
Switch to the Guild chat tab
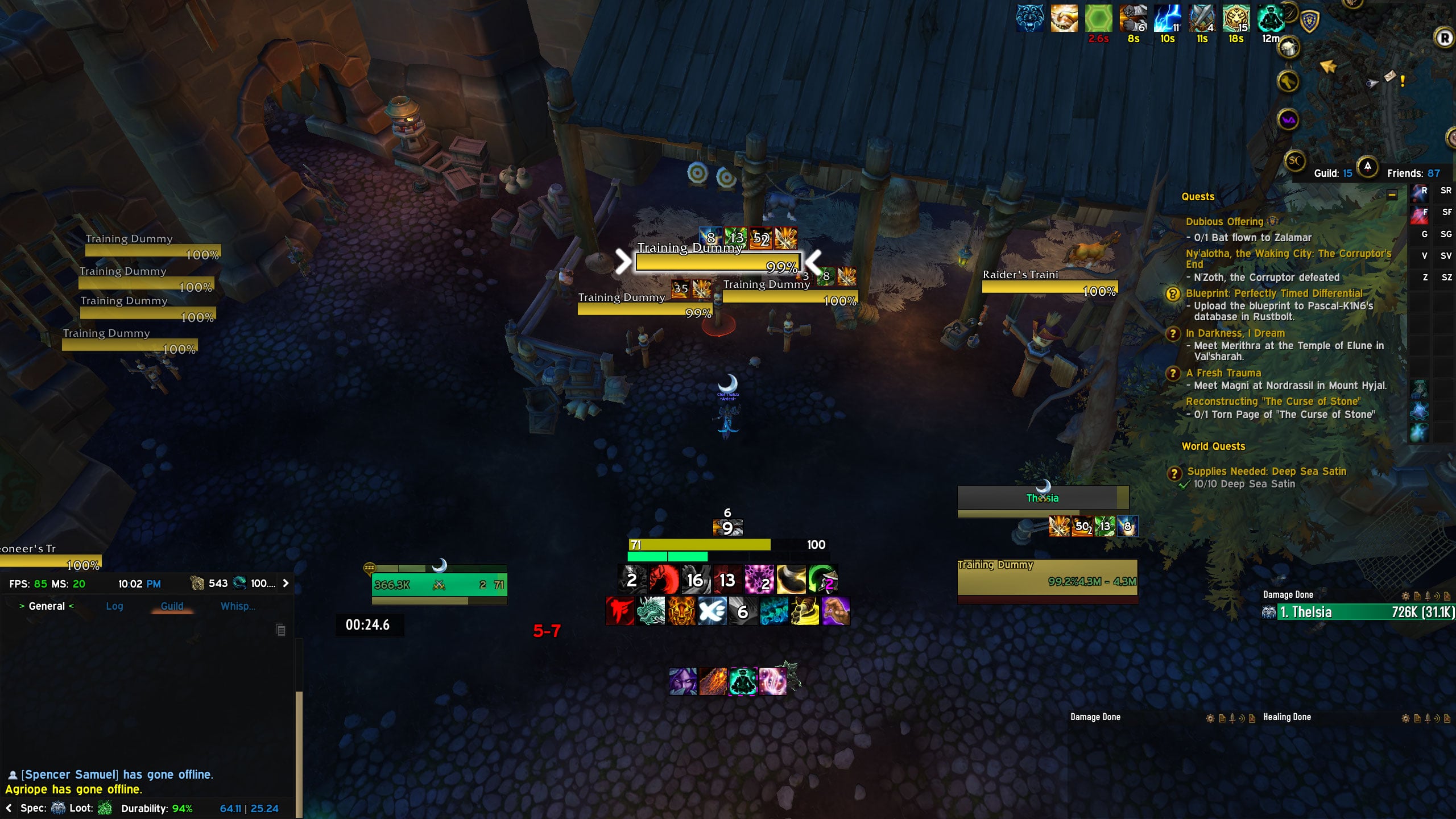point(172,606)
